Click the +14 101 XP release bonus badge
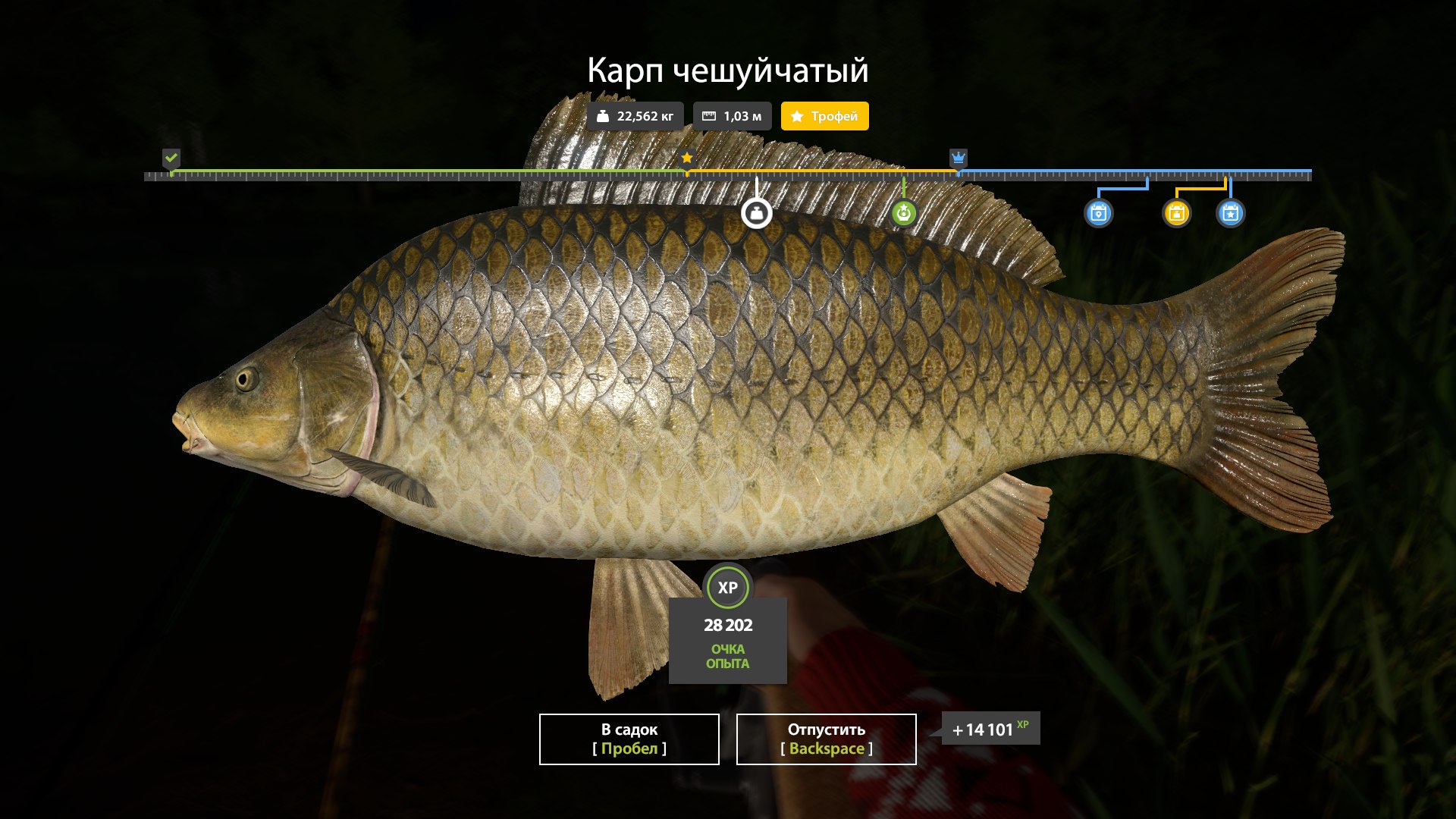Screen dimensions: 1456x819 [988, 729]
